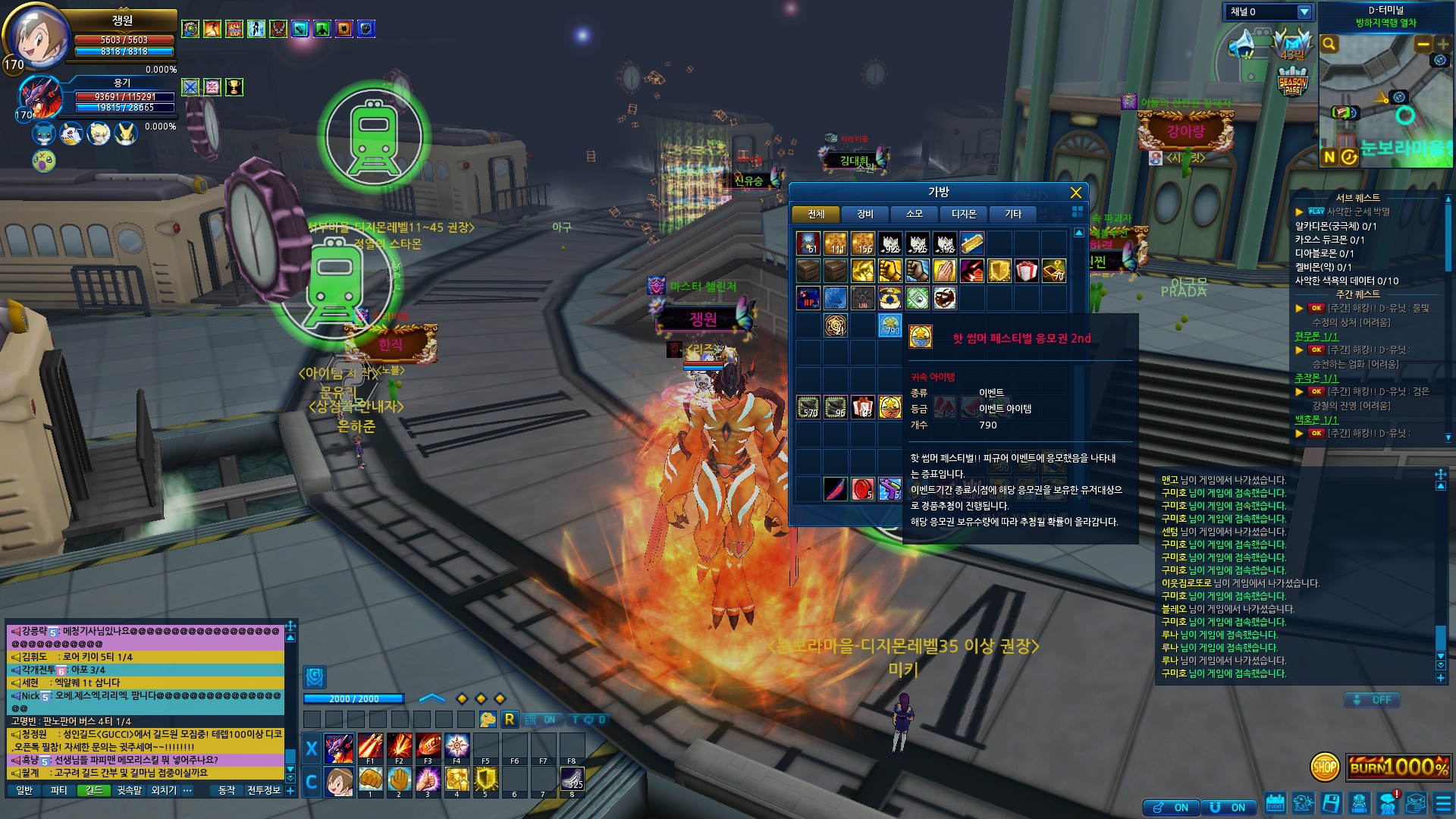
Task: Open the gold SHOP button
Action: click(1325, 767)
